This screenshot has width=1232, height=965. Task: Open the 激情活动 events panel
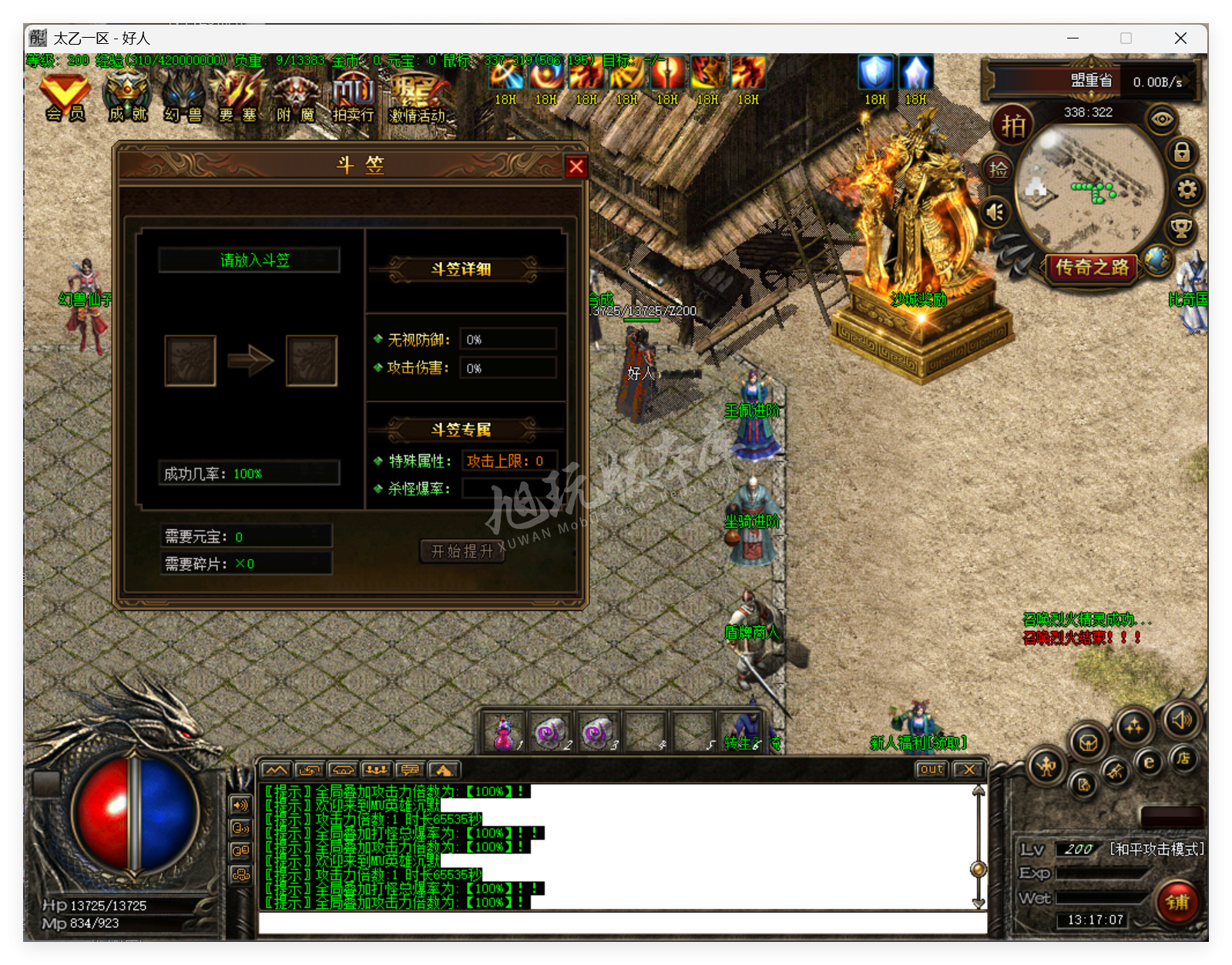(417, 96)
